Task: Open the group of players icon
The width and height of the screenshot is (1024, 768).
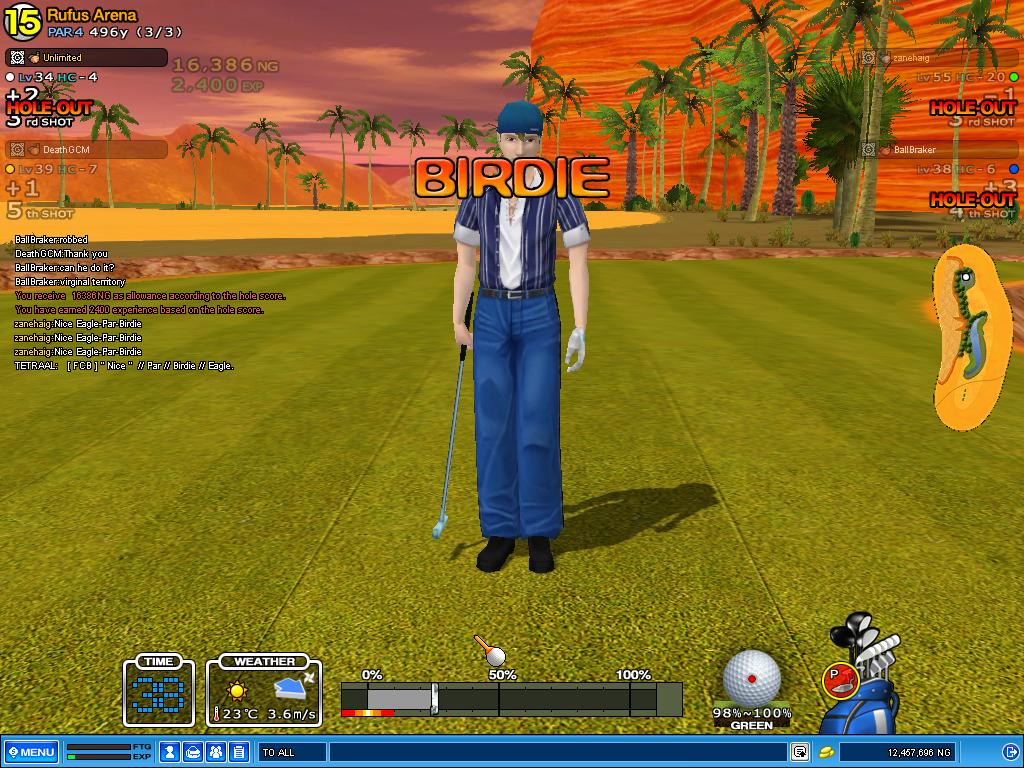Action: 216,752
